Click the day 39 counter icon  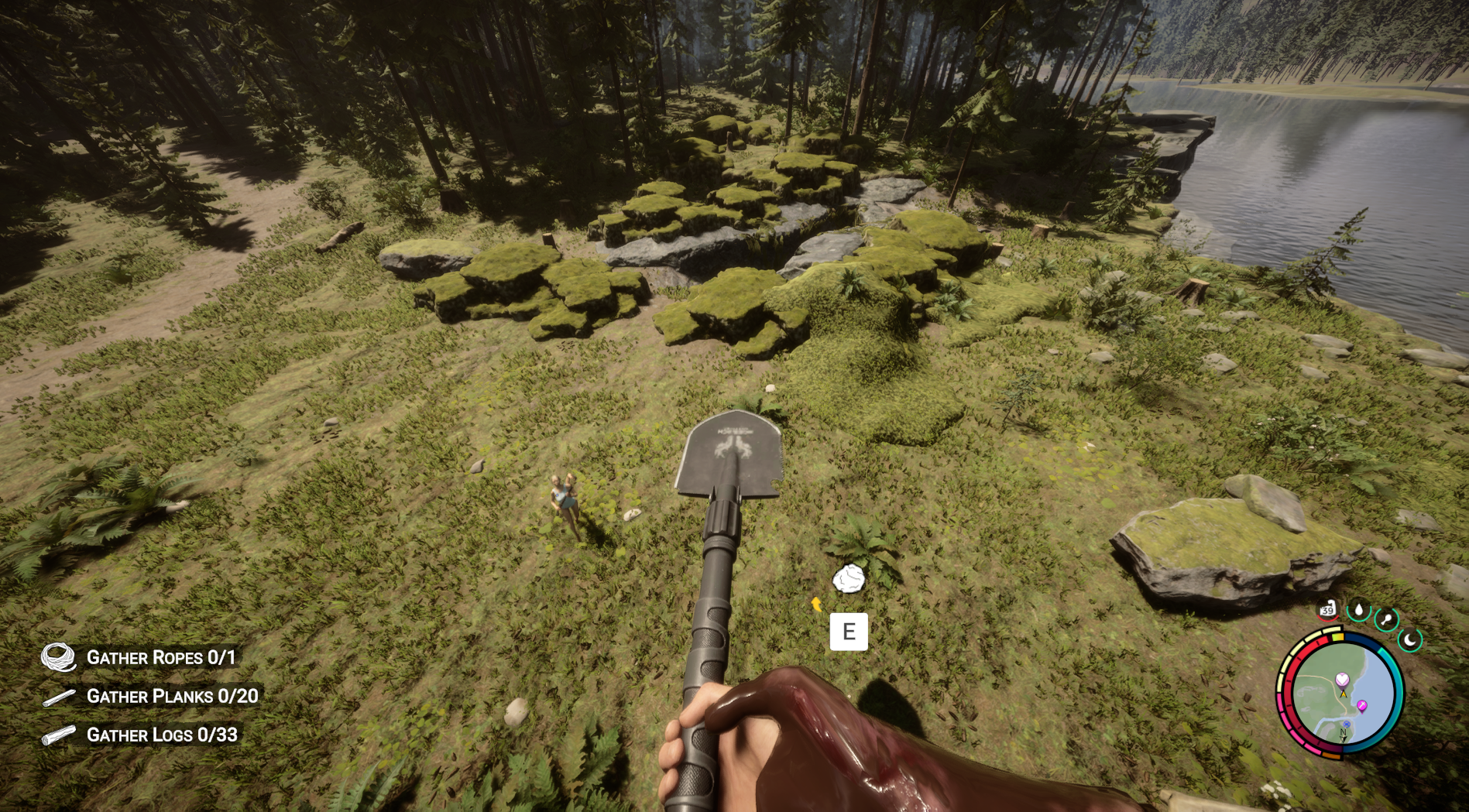[1327, 611]
